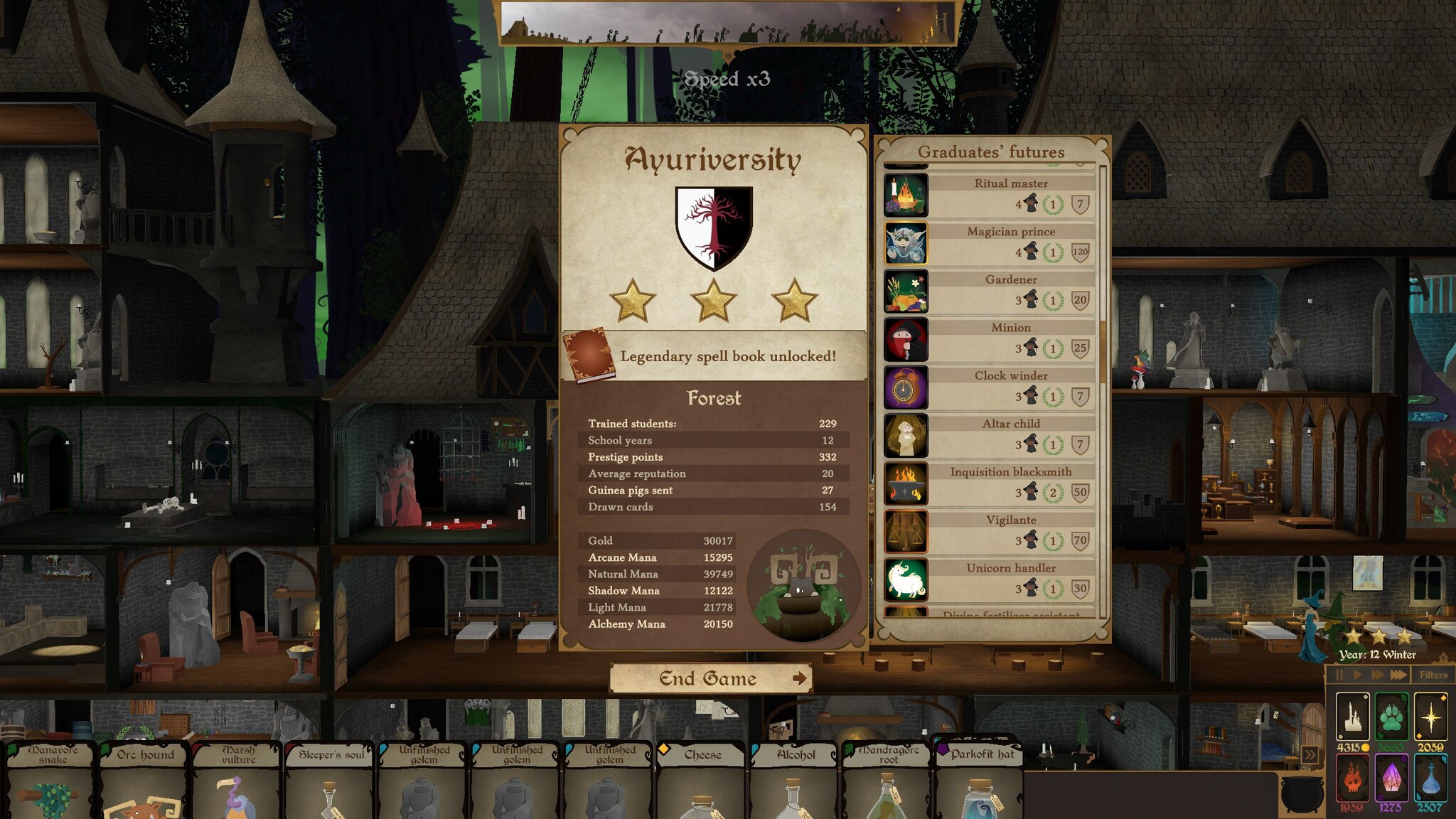
Task: Set speed to triple fast-forward
Action: [1398, 675]
